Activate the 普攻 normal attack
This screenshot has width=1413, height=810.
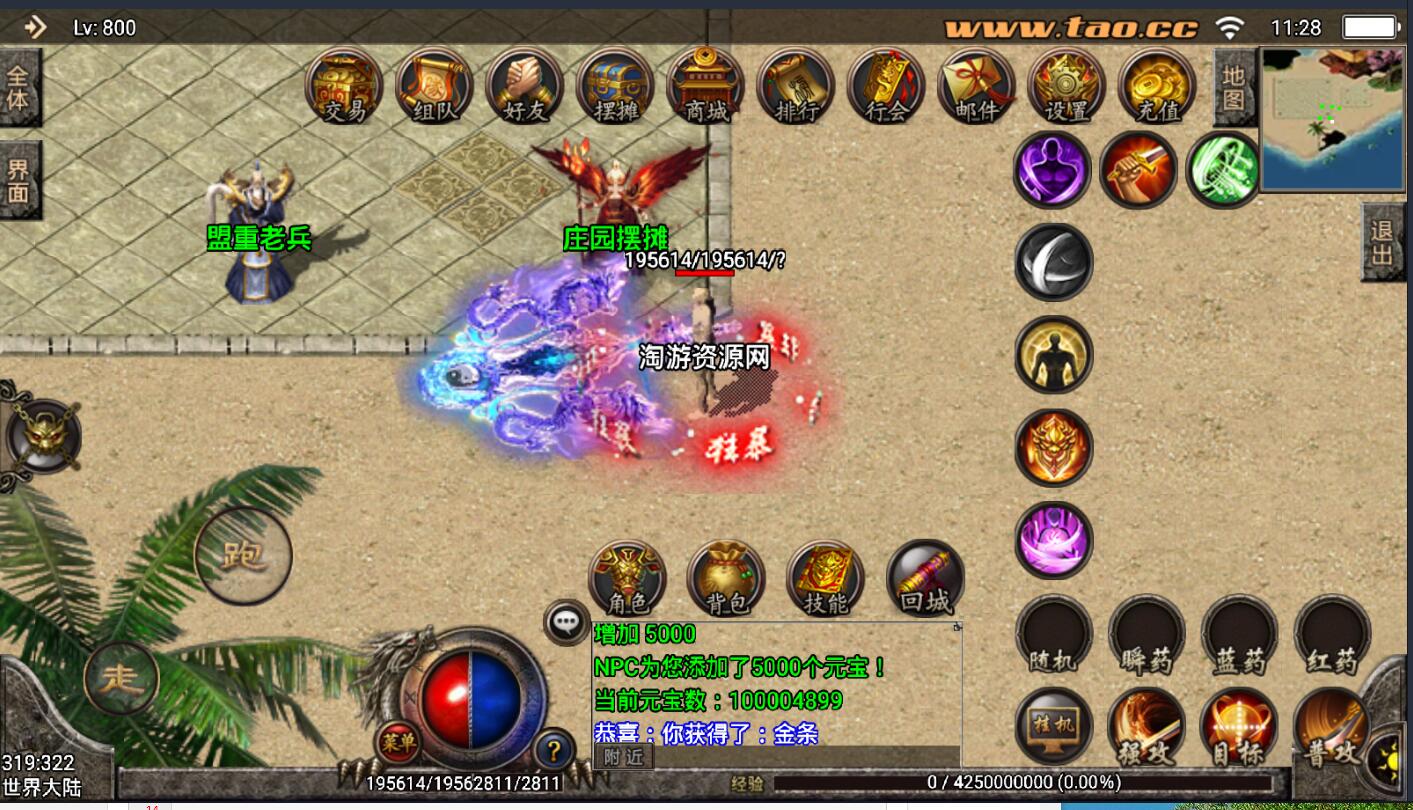click(1330, 730)
